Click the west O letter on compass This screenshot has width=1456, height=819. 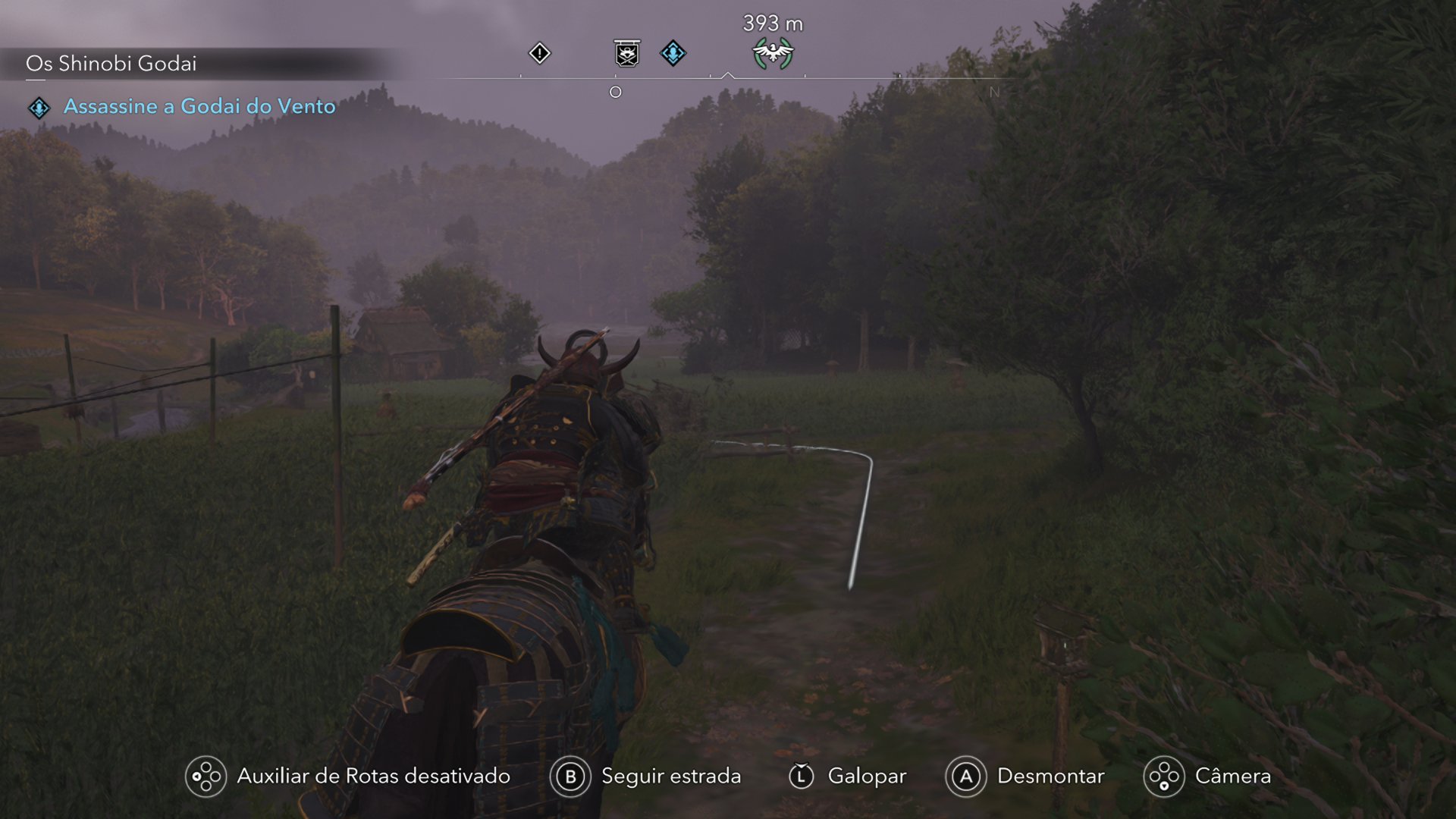(616, 92)
